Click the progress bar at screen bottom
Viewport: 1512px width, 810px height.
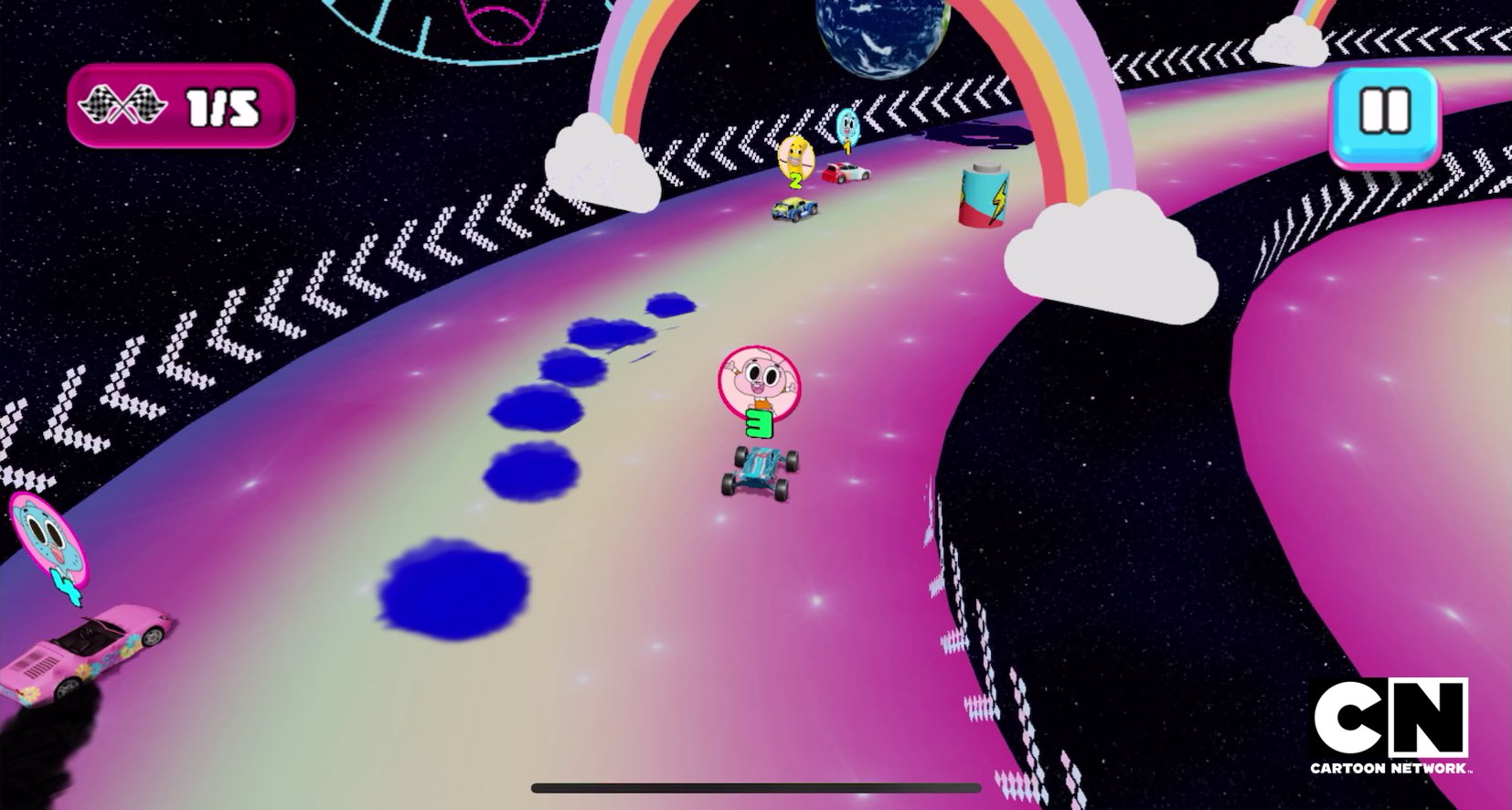[755, 787]
